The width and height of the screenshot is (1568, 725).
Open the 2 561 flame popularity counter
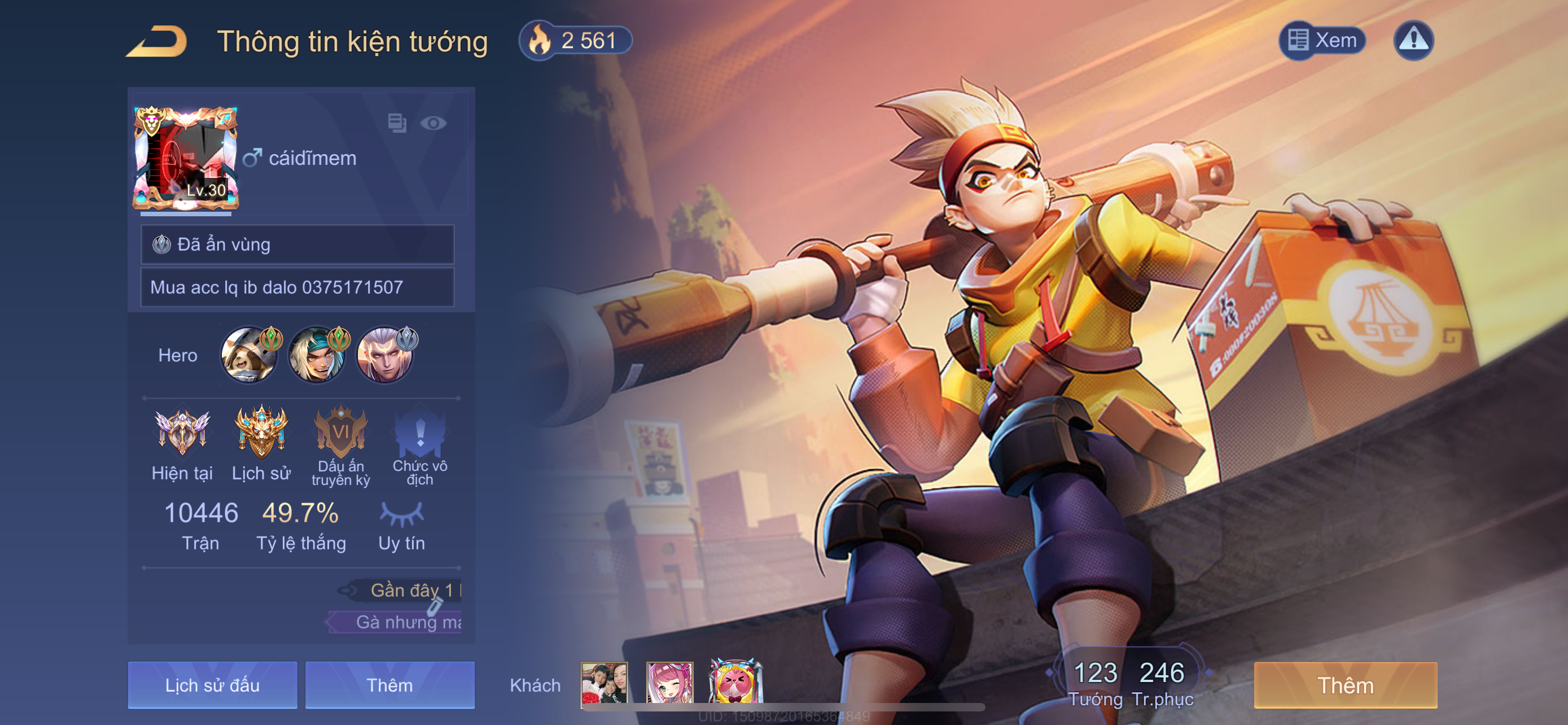click(575, 41)
